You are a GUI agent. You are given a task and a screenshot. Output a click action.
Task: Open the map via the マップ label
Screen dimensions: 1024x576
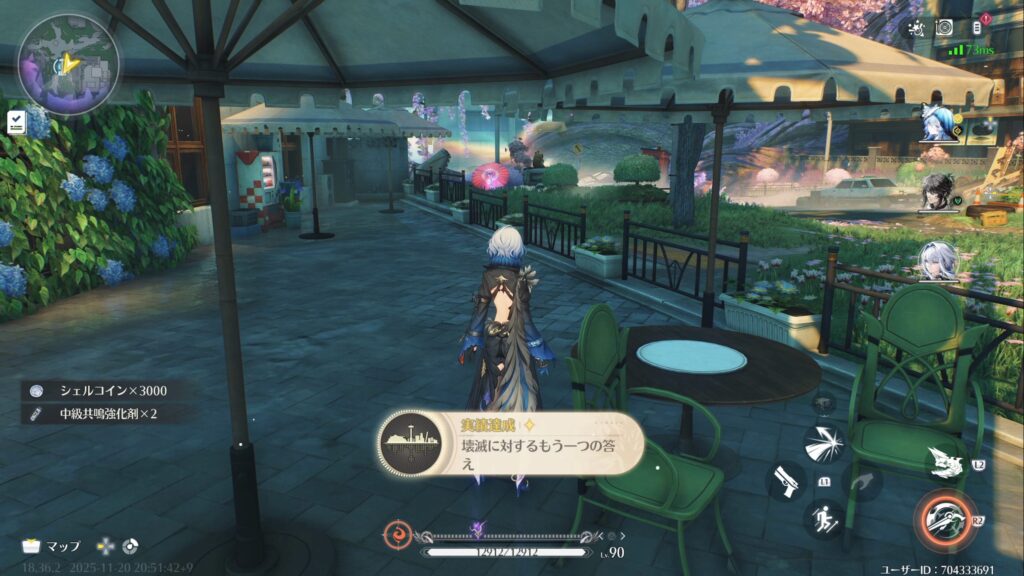coord(52,546)
